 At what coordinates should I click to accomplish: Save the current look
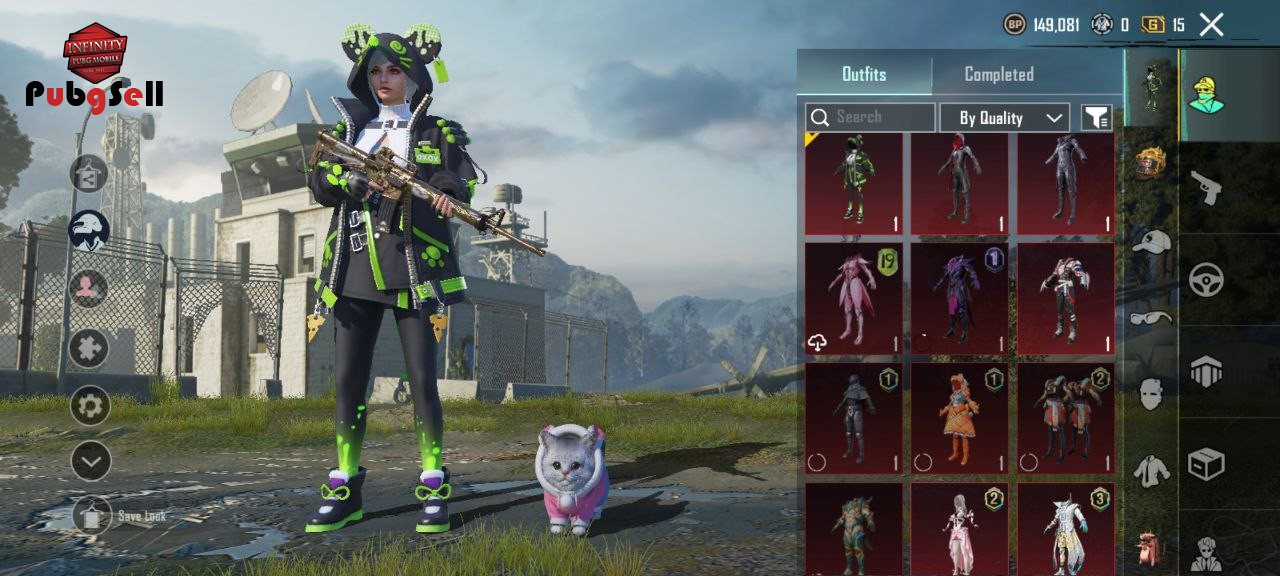(92, 516)
